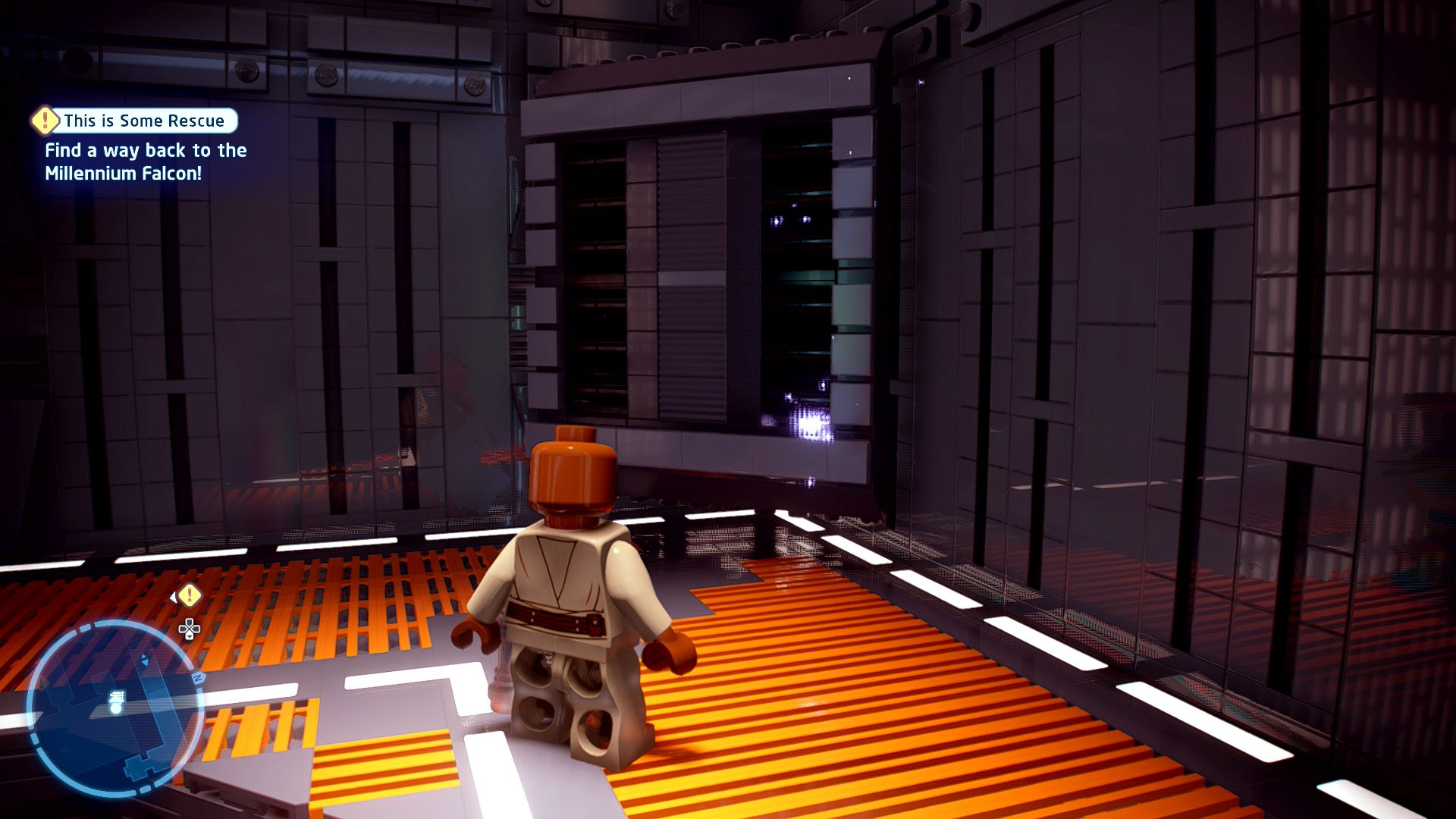Select the yellow objective marker above minimap
The width and height of the screenshot is (1456, 819).
pos(190,596)
